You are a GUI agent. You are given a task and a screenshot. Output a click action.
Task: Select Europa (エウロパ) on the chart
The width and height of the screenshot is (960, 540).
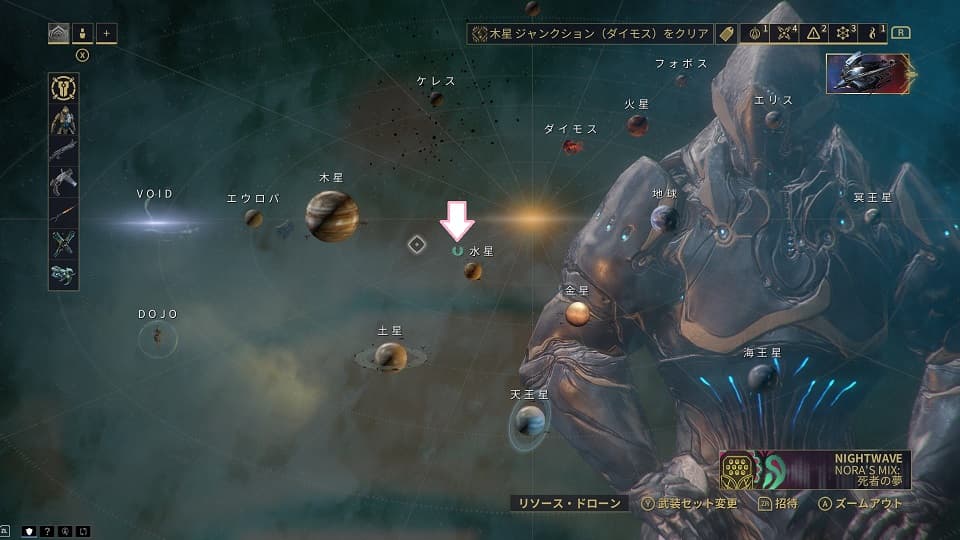click(x=253, y=217)
